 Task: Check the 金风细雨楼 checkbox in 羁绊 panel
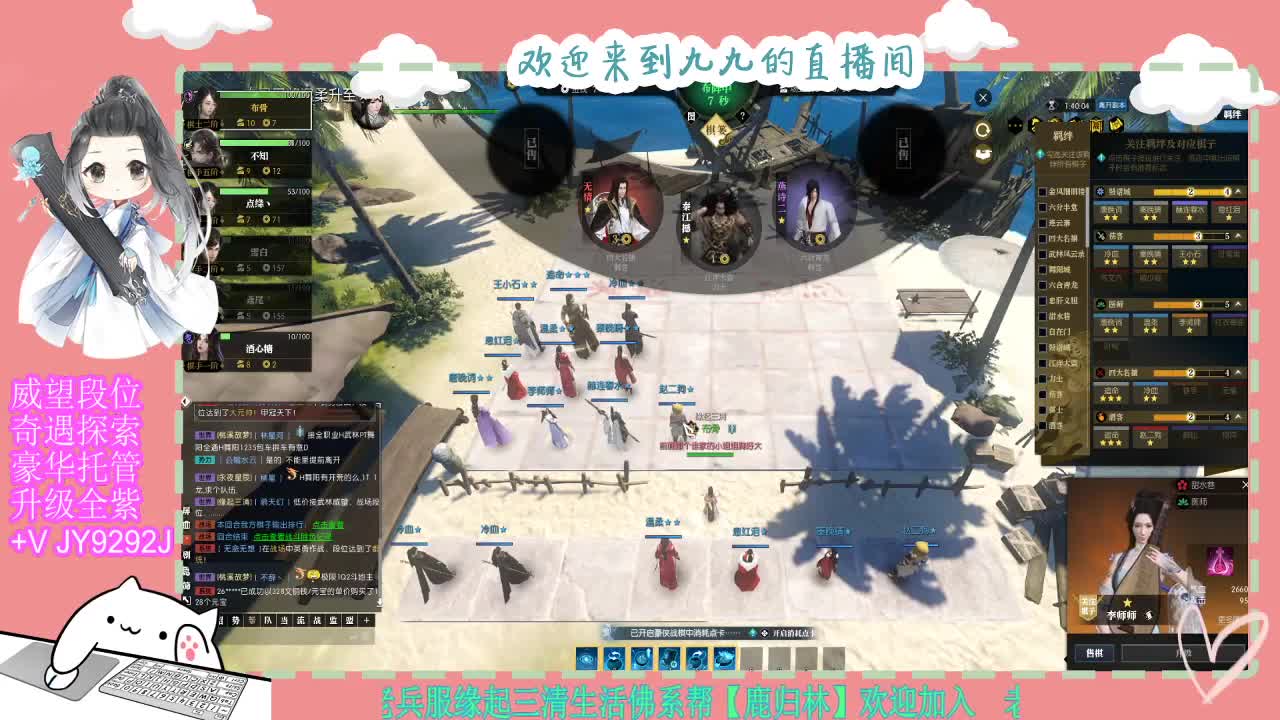[x=1044, y=190]
